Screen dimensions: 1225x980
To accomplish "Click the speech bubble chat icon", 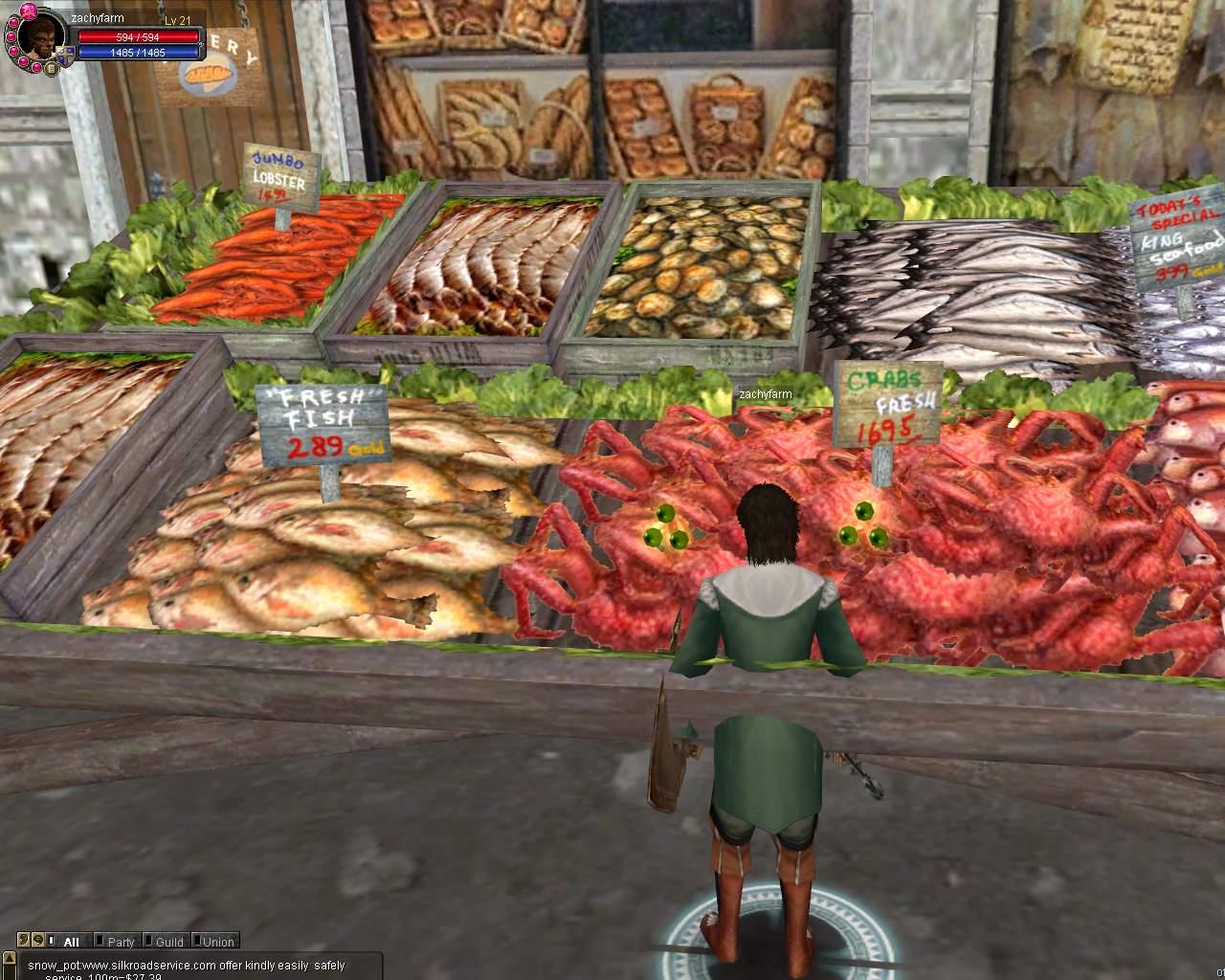I will point(36,941).
